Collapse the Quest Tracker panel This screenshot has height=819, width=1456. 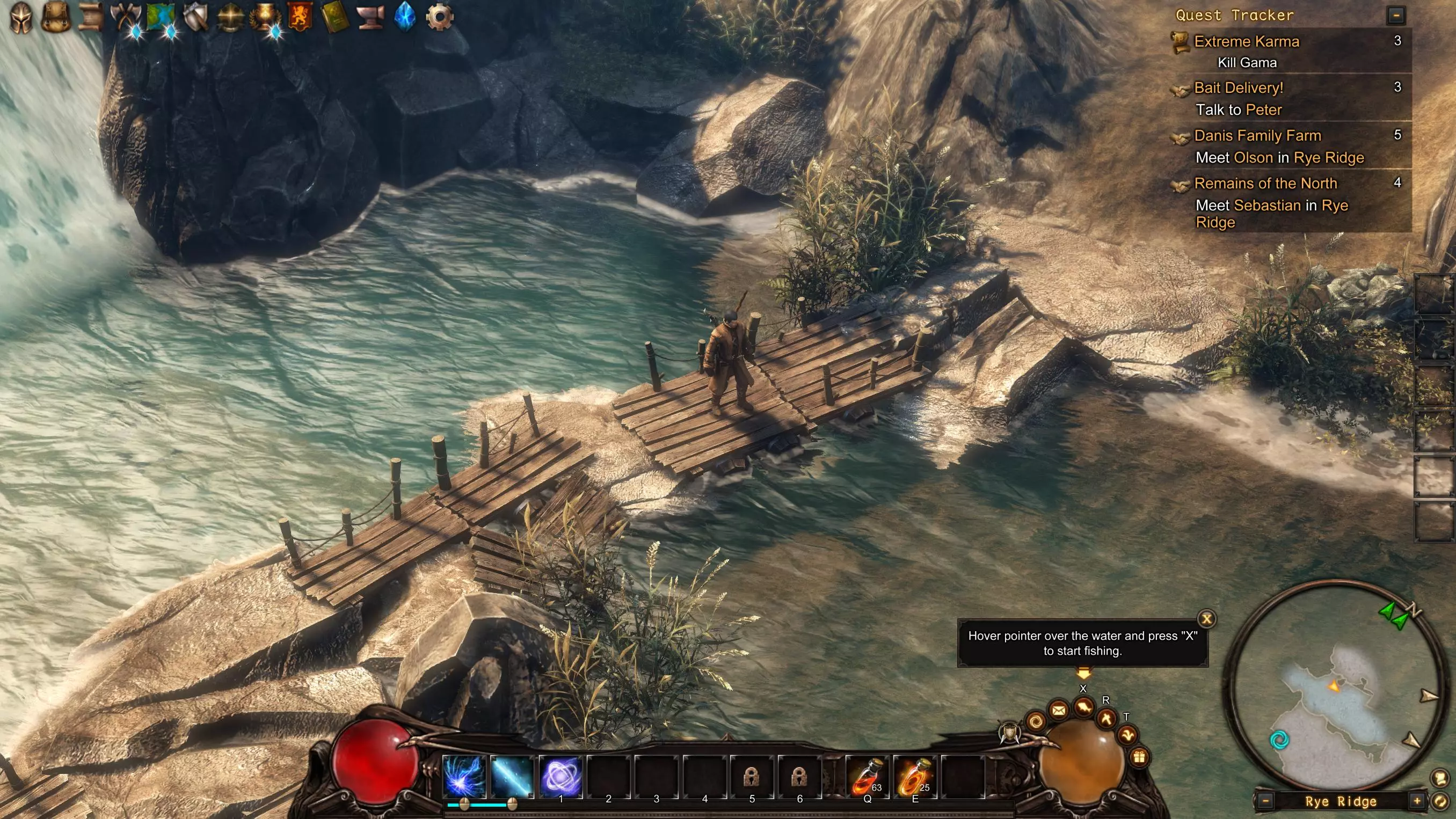1395,16
